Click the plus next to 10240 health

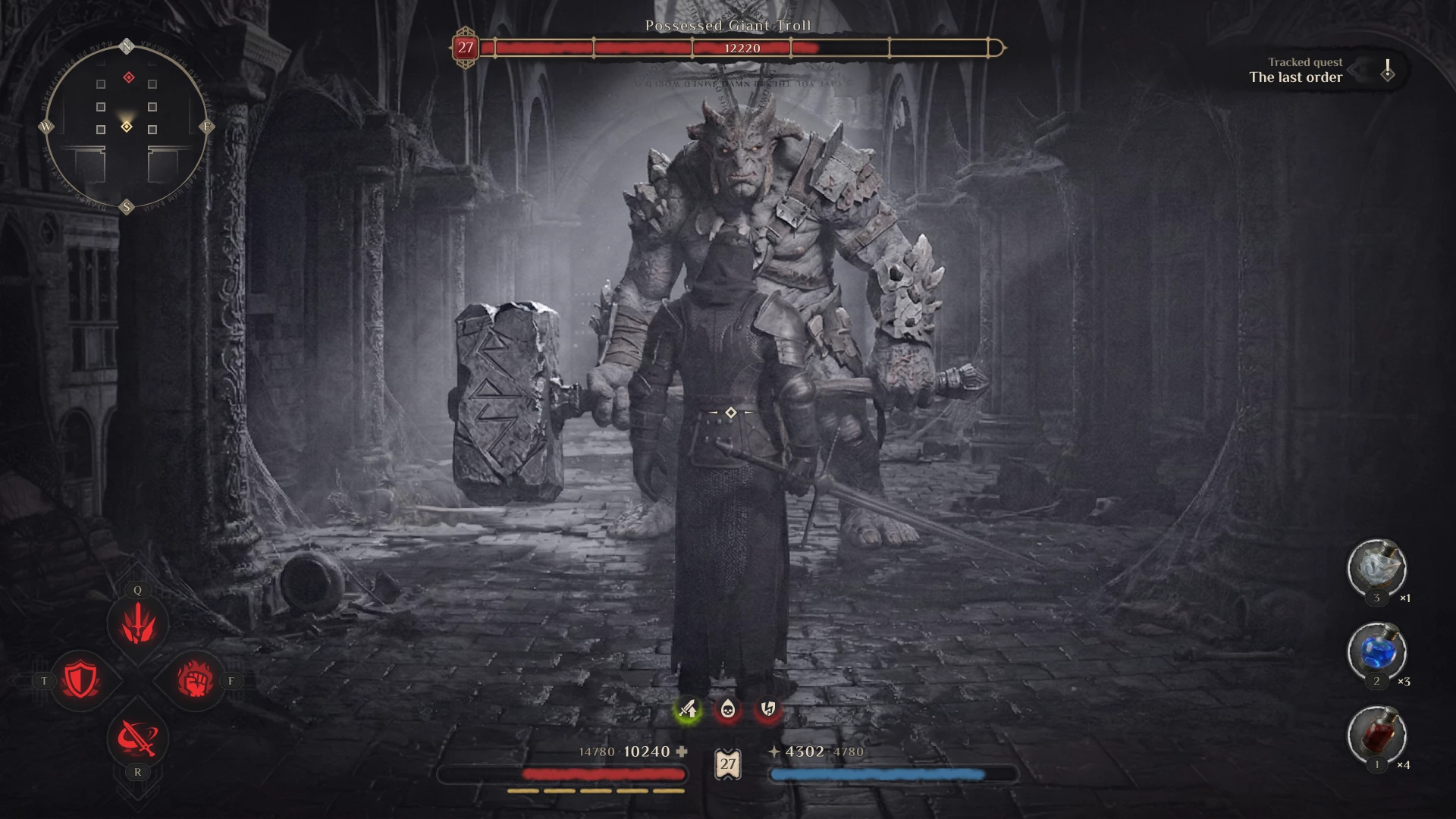(682, 752)
